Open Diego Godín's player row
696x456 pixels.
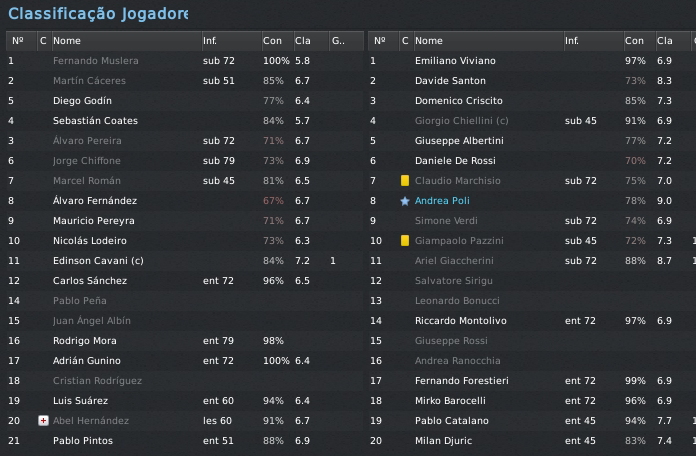[82, 101]
